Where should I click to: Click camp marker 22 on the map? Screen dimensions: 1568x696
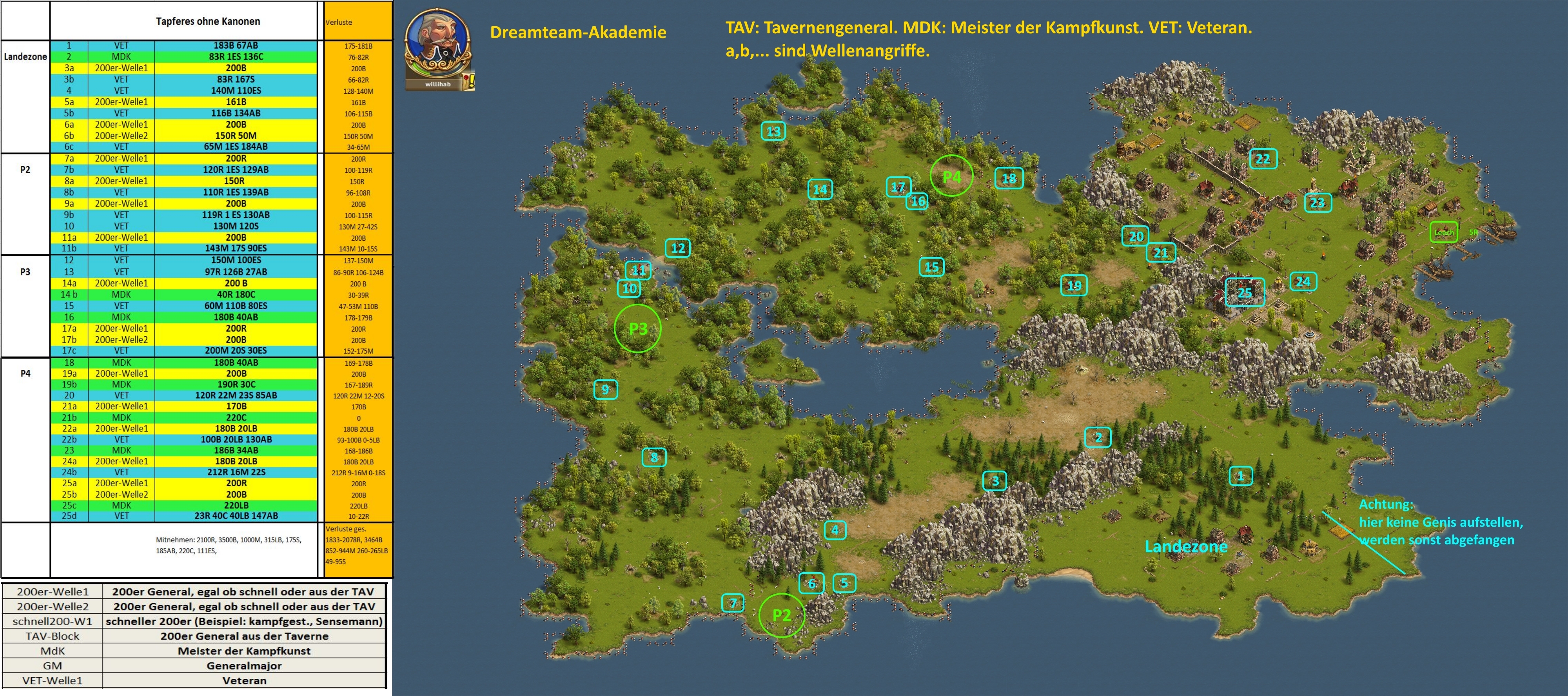[x=1263, y=159]
